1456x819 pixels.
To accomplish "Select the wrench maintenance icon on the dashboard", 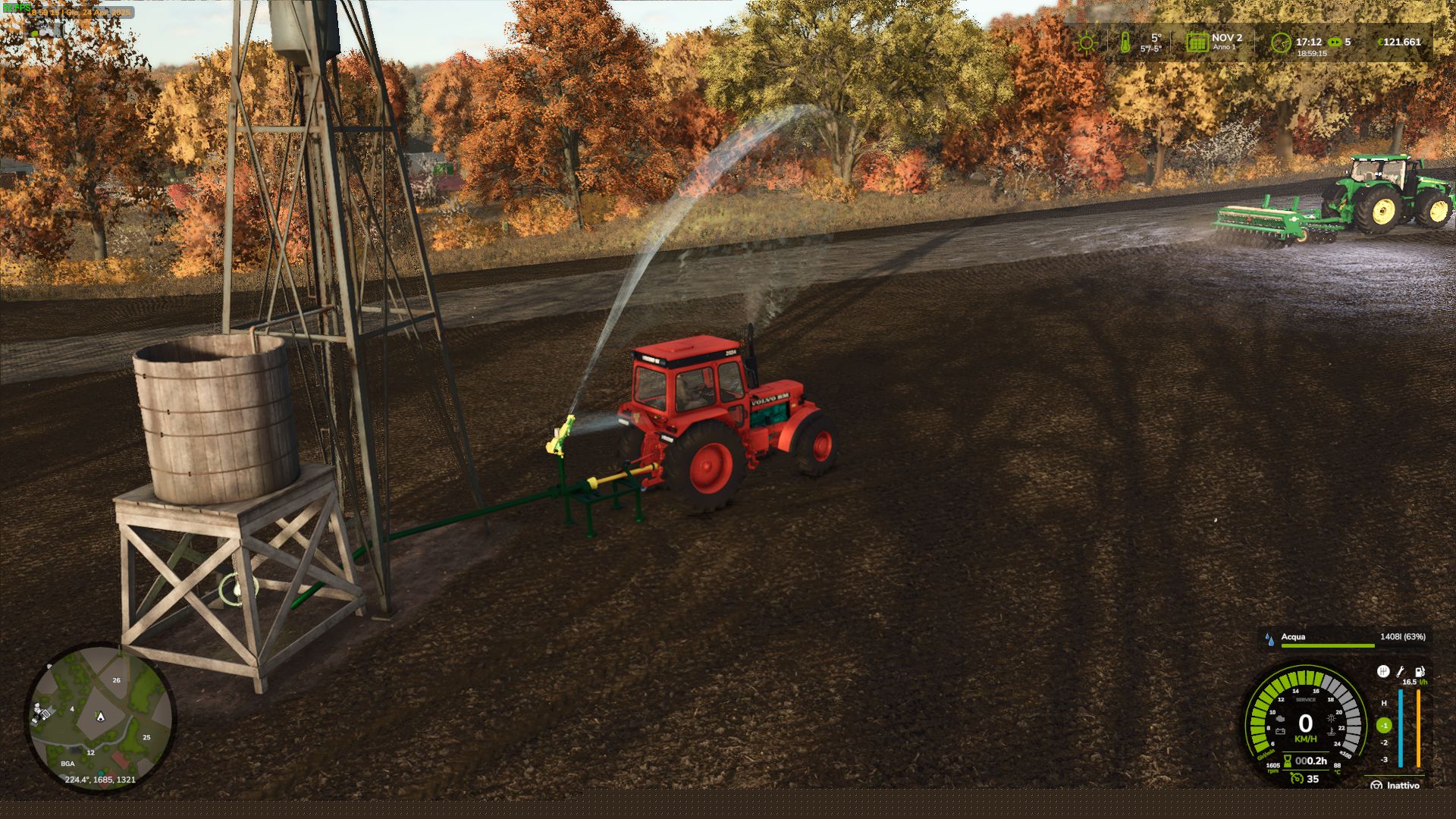I will (x=1401, y=671).
